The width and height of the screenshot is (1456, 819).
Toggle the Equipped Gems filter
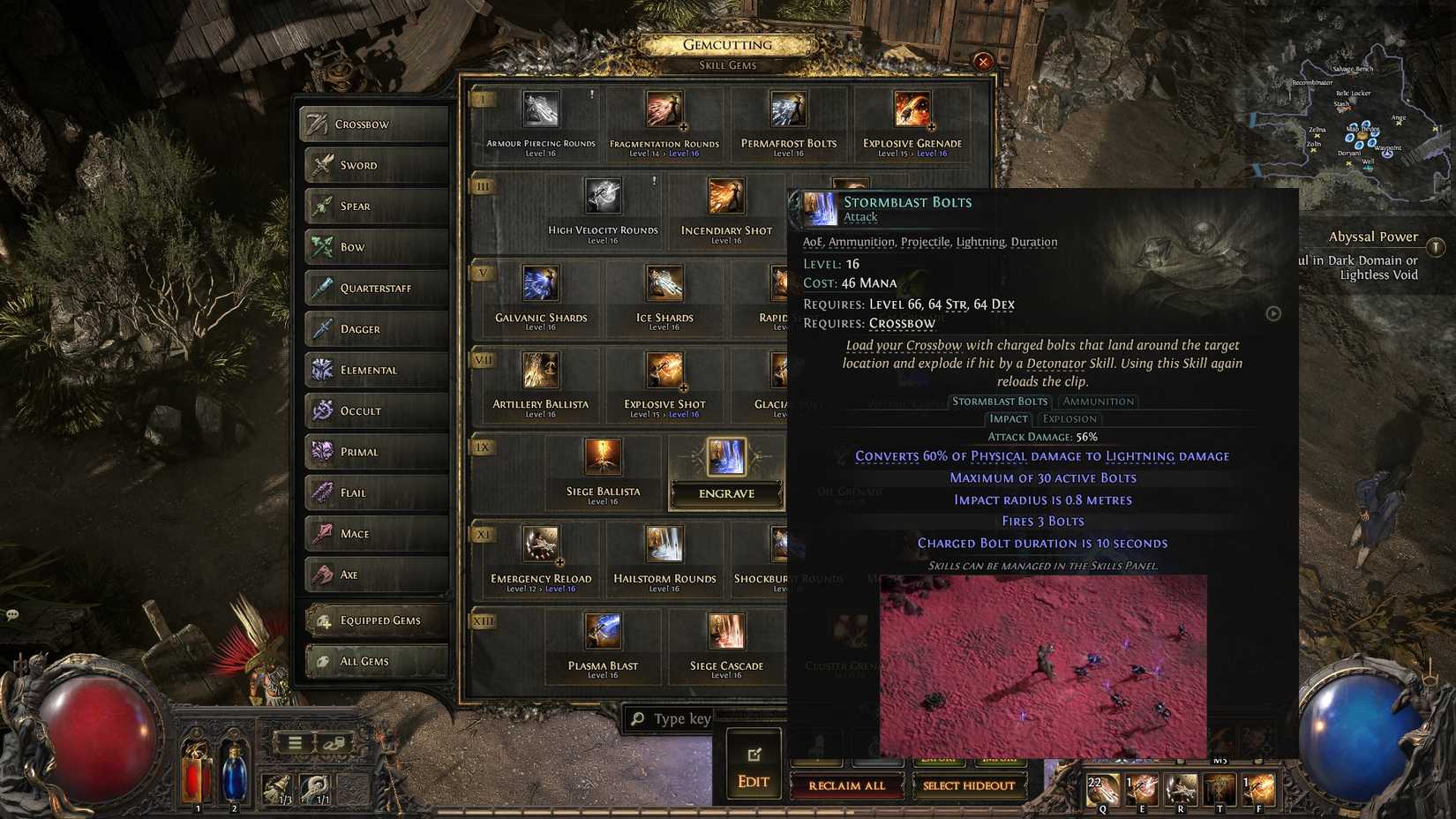pos(375,620)
